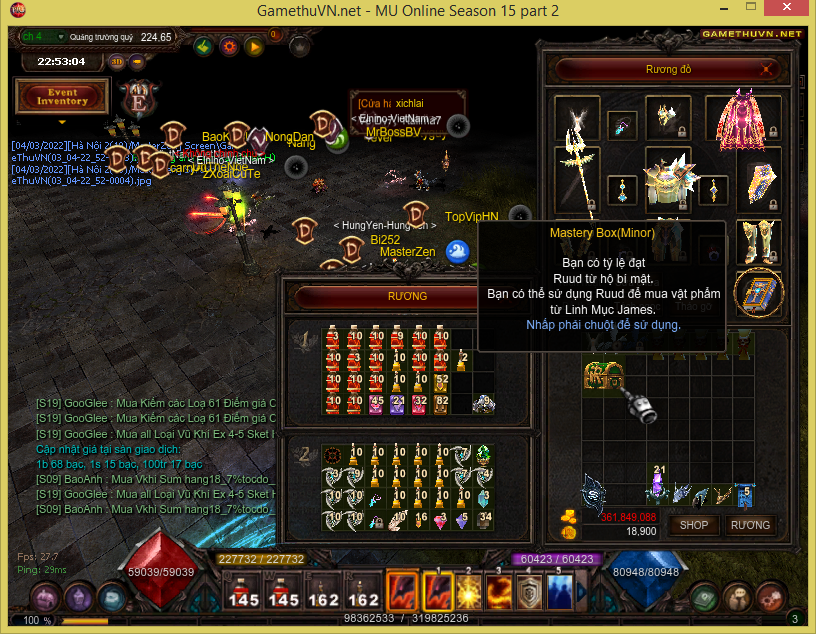Close the Rương đồ inventory window
Screen dimensions: 816x634
767,70
